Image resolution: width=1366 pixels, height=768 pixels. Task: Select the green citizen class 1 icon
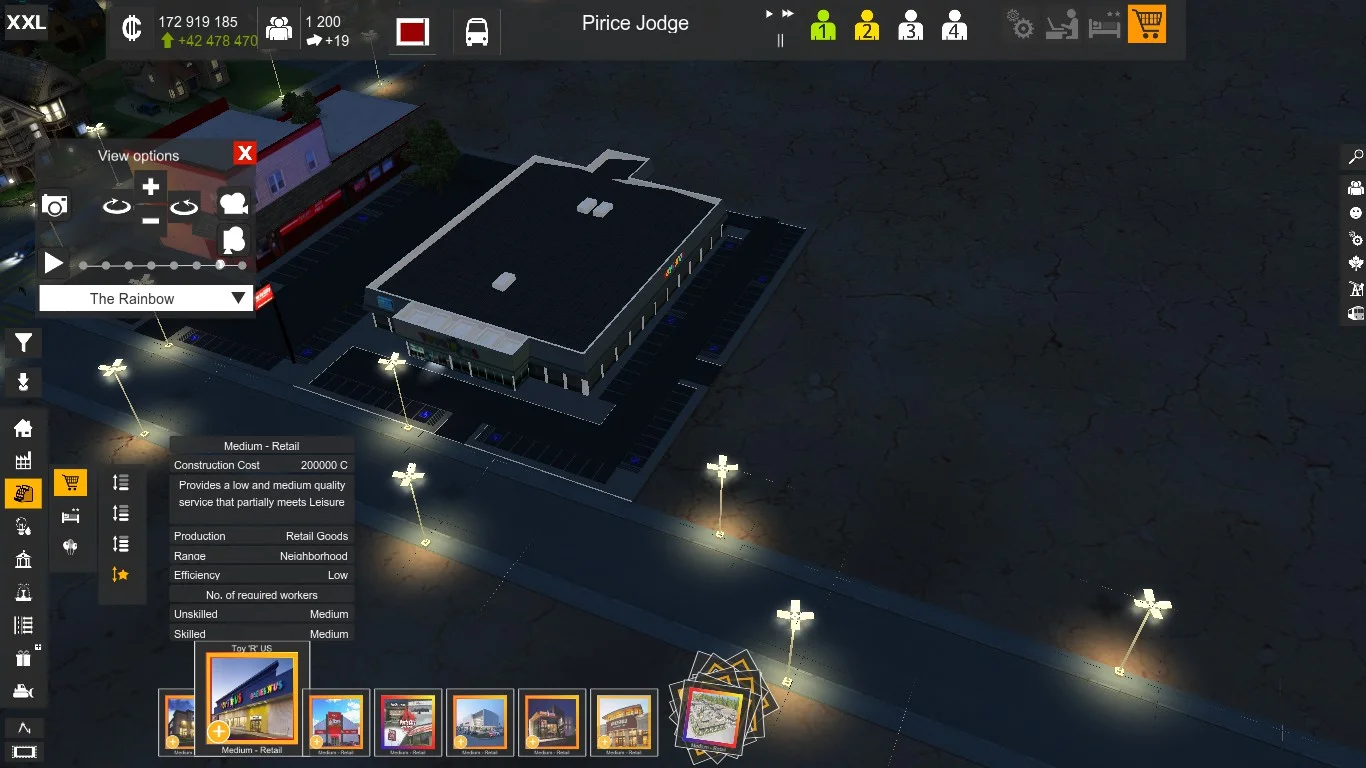point(822,25)
